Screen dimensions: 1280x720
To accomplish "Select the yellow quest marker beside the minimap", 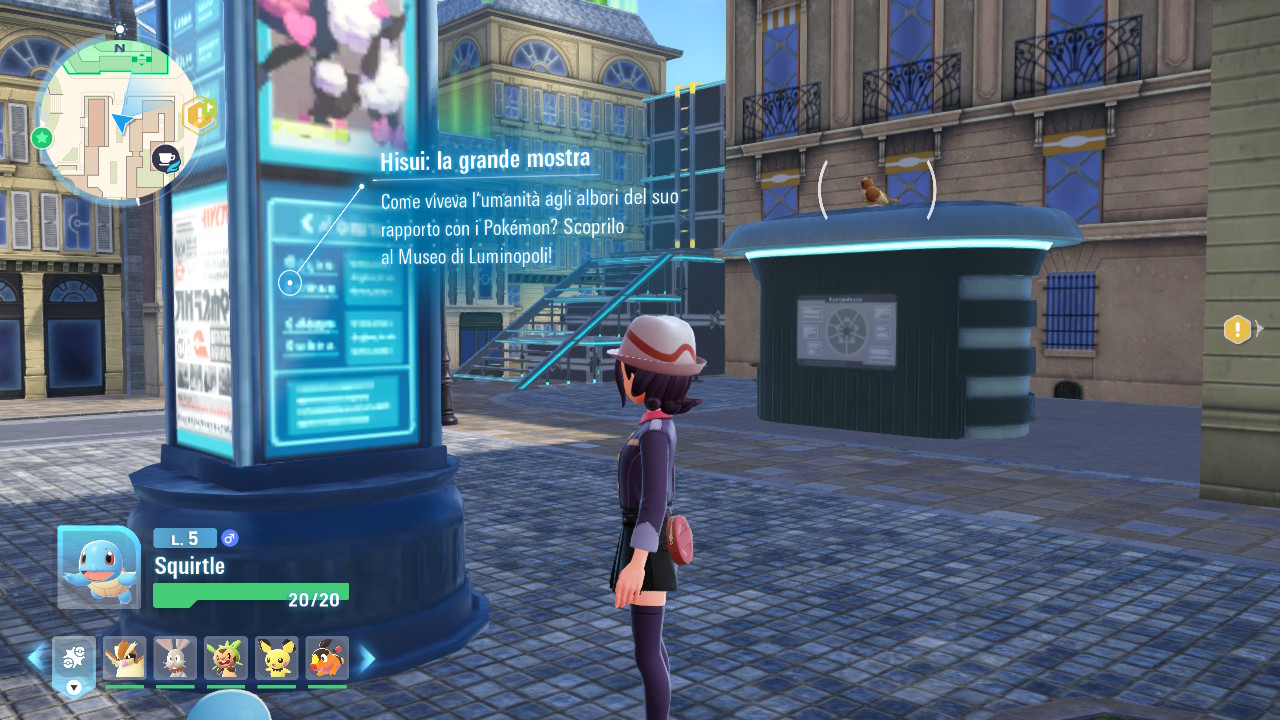I will tap(200, 115).
